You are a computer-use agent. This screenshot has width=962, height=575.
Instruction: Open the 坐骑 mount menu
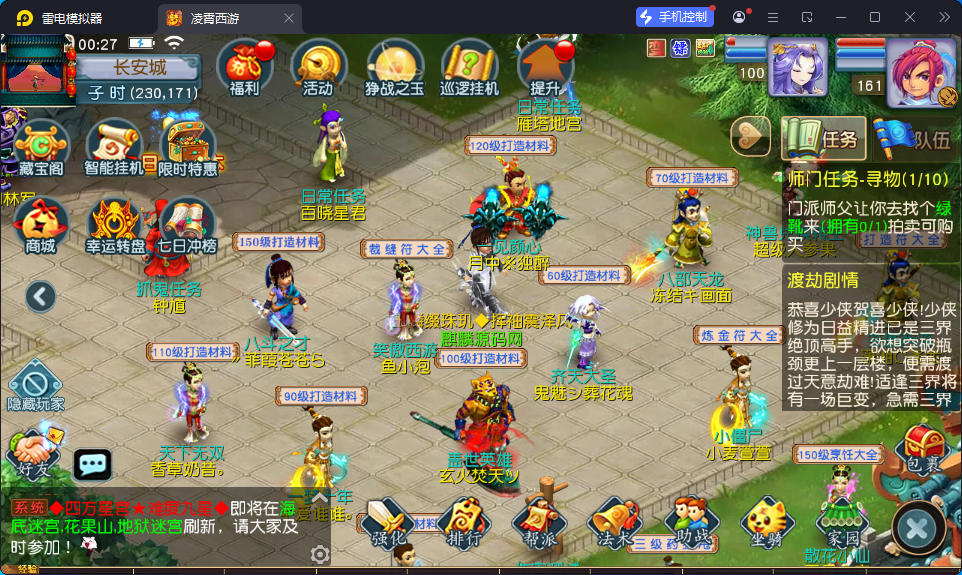765,523
